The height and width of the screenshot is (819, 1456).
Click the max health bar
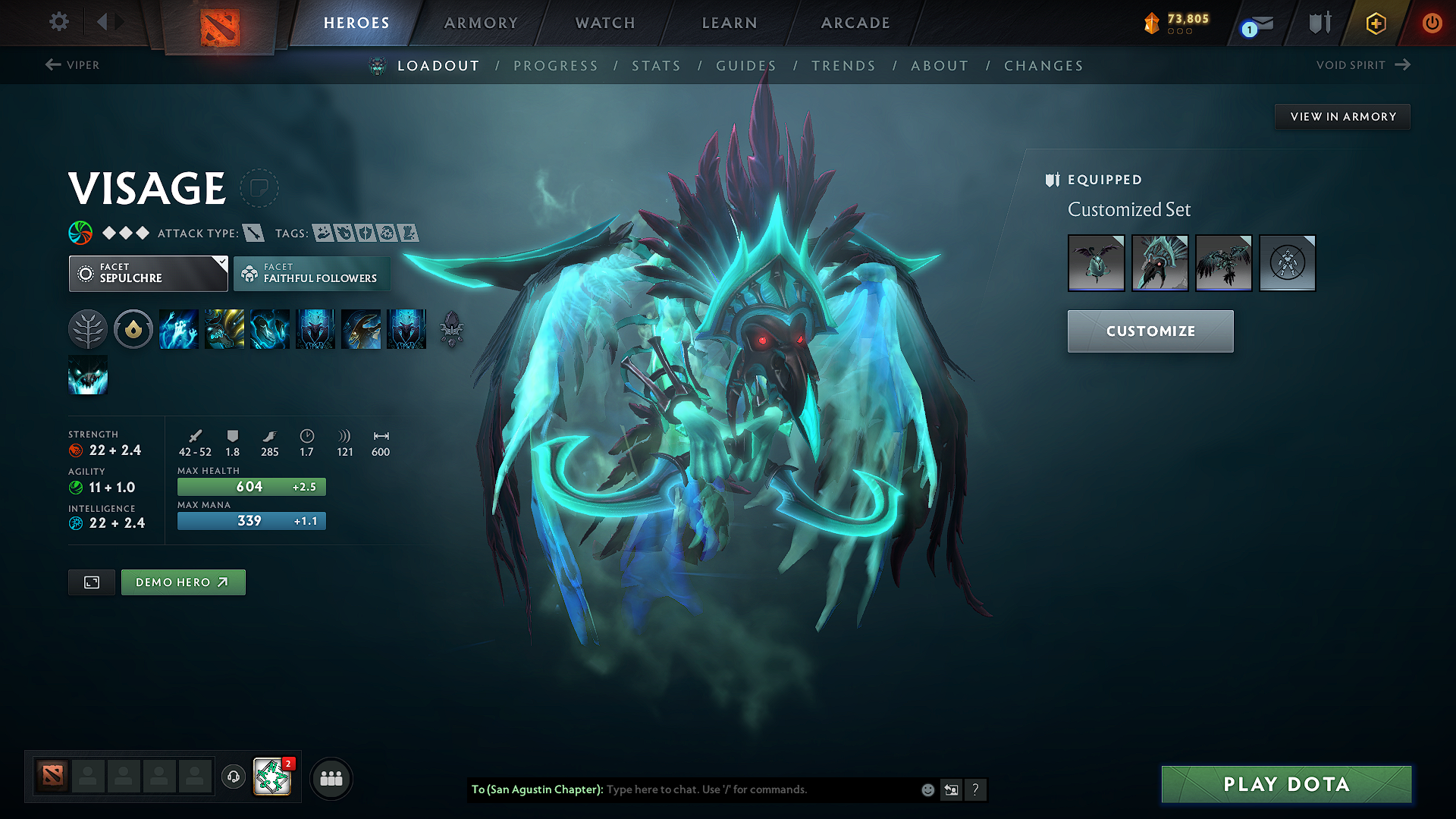point(251,486)
